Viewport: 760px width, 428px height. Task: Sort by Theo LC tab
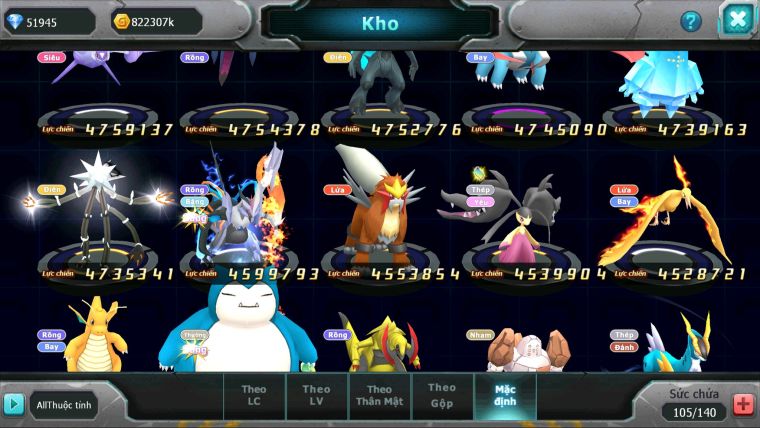[x=254, y=396]
